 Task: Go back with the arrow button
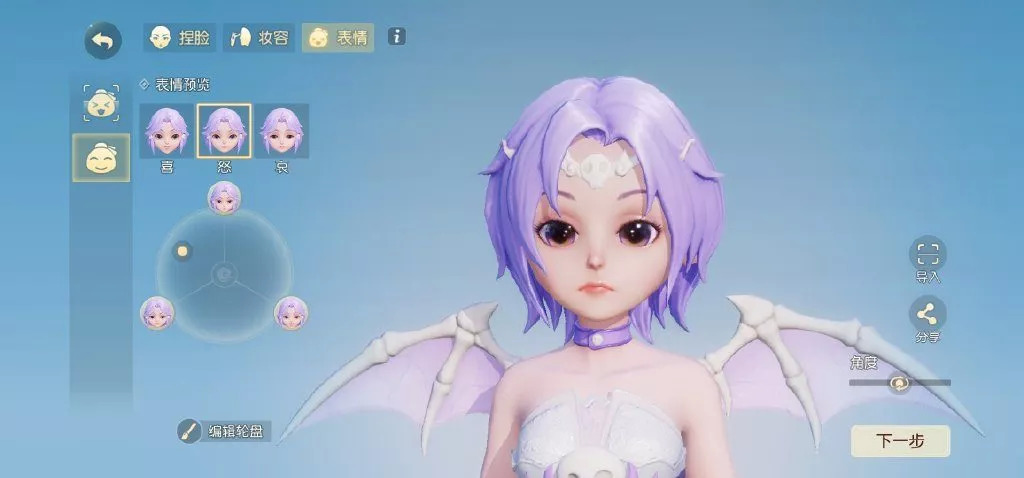pos(102,41)
